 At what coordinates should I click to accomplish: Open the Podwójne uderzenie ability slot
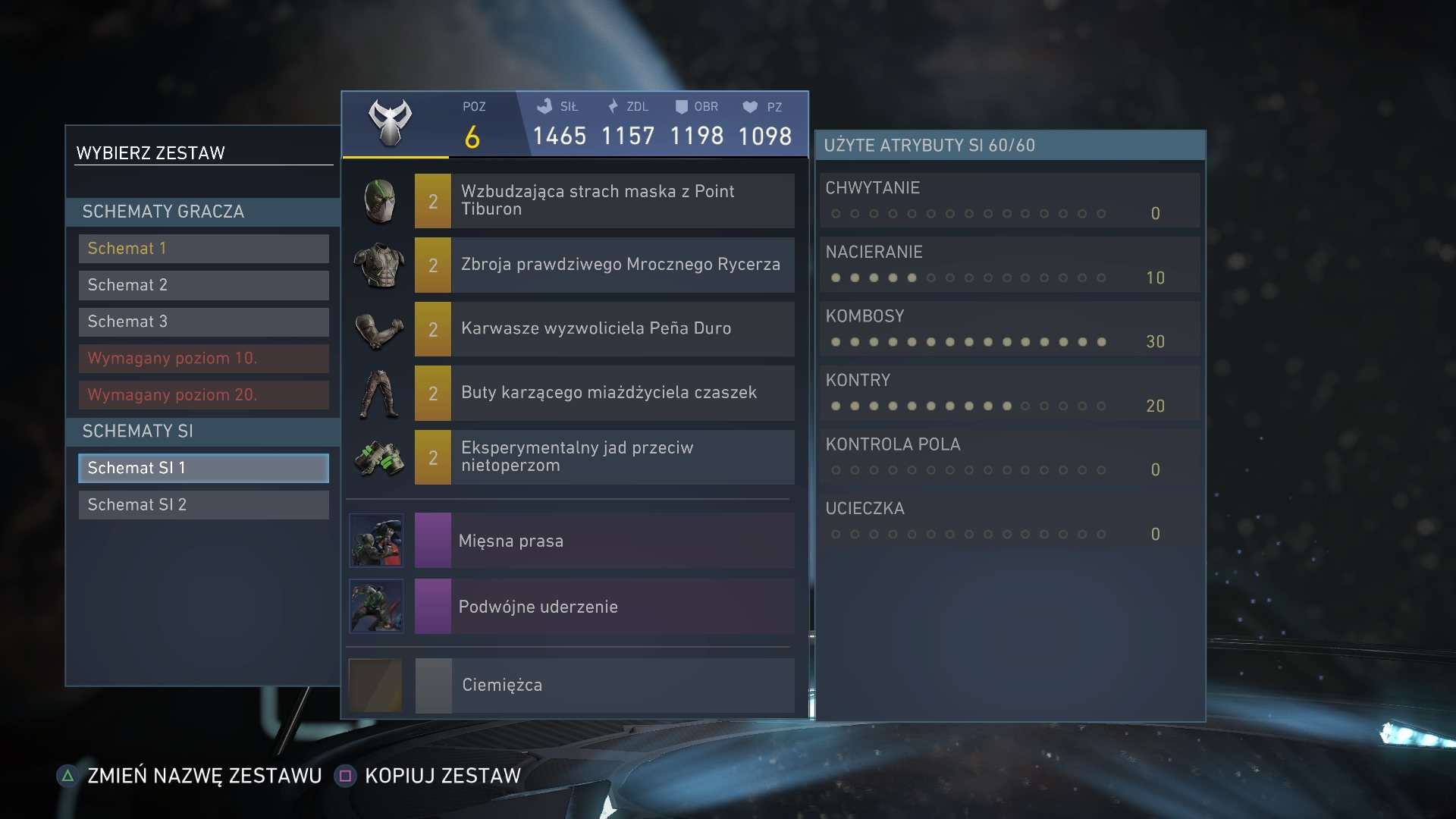tap(376, 606)
